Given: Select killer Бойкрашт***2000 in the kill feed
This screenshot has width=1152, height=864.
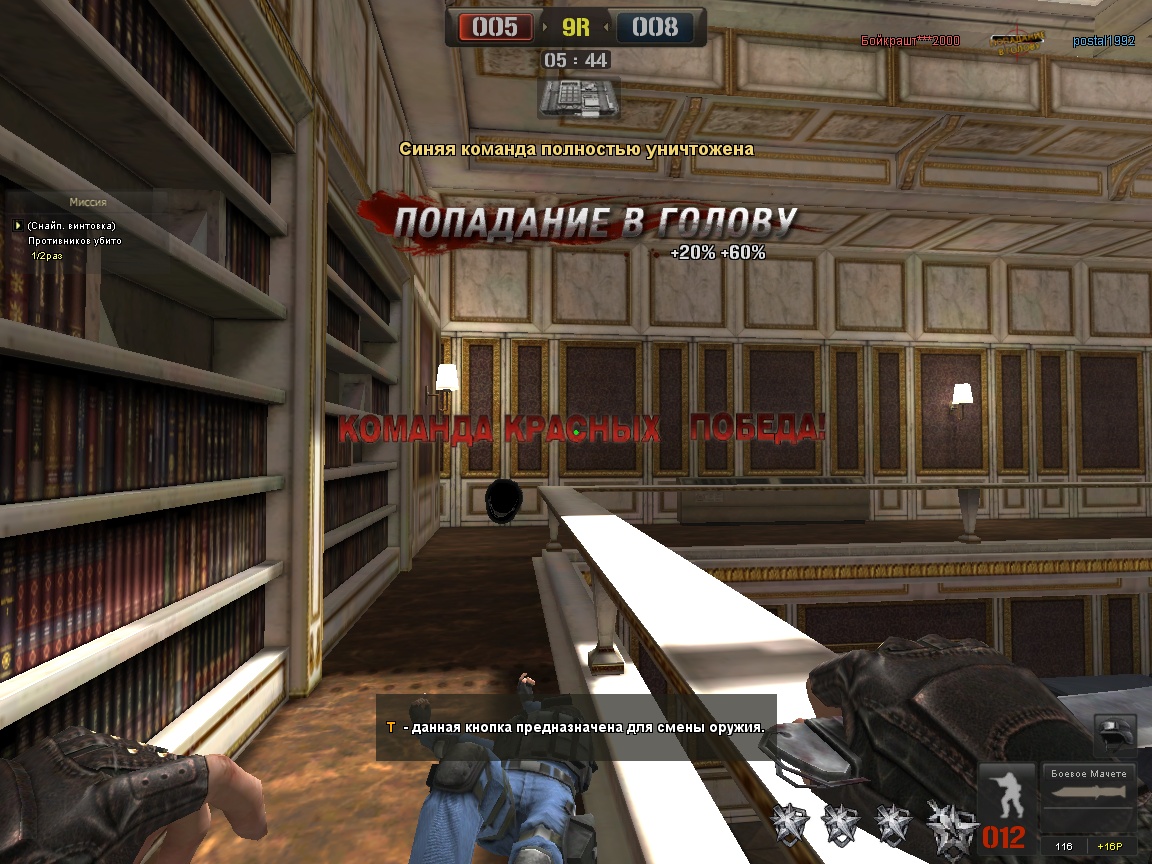Looking at the screenshot, I should point(910,41).
